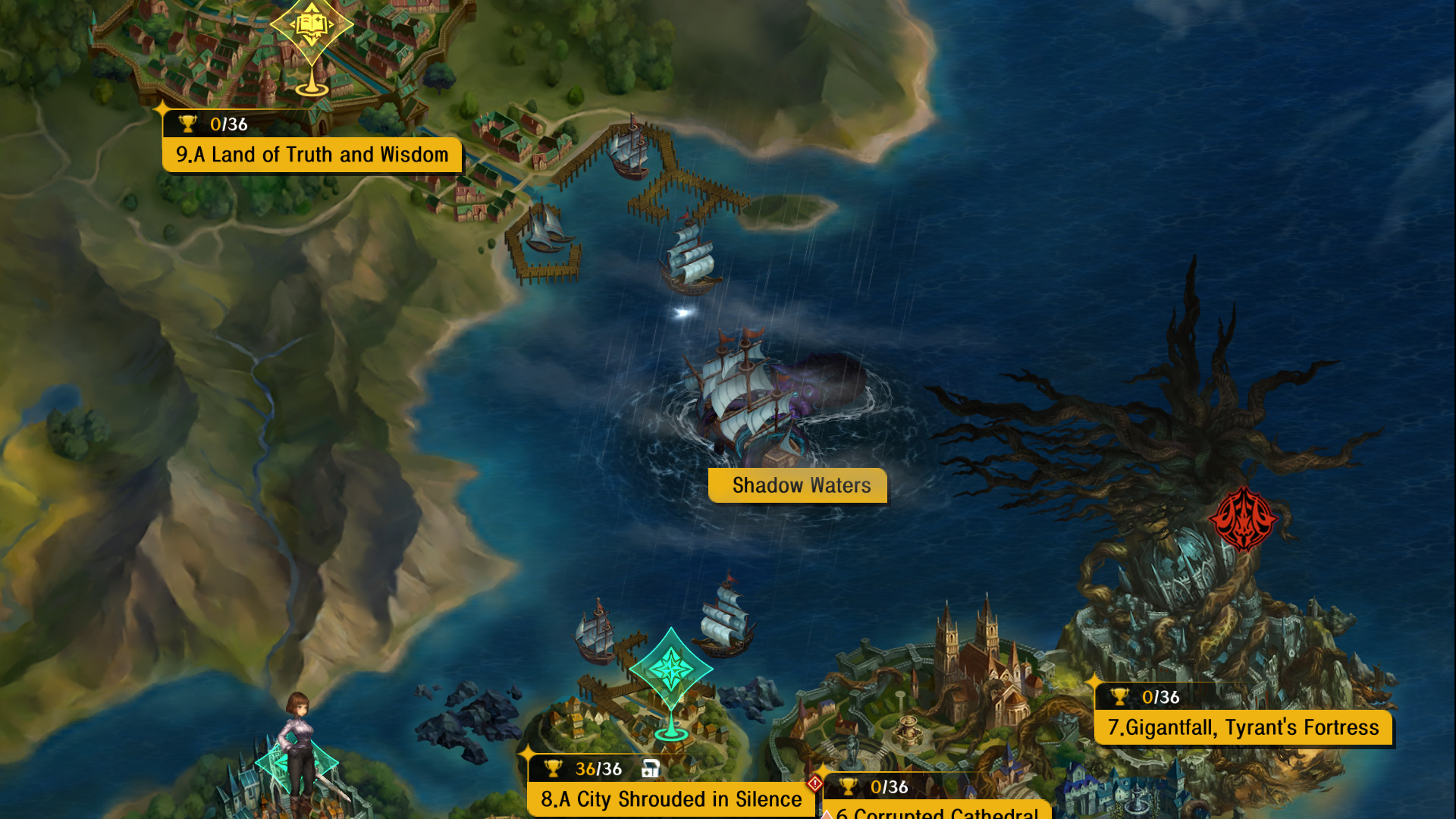Enter 7.Gigantfall, Tyrant's Fortress stage
The image size is (1456, 819).
point(1243,727)
